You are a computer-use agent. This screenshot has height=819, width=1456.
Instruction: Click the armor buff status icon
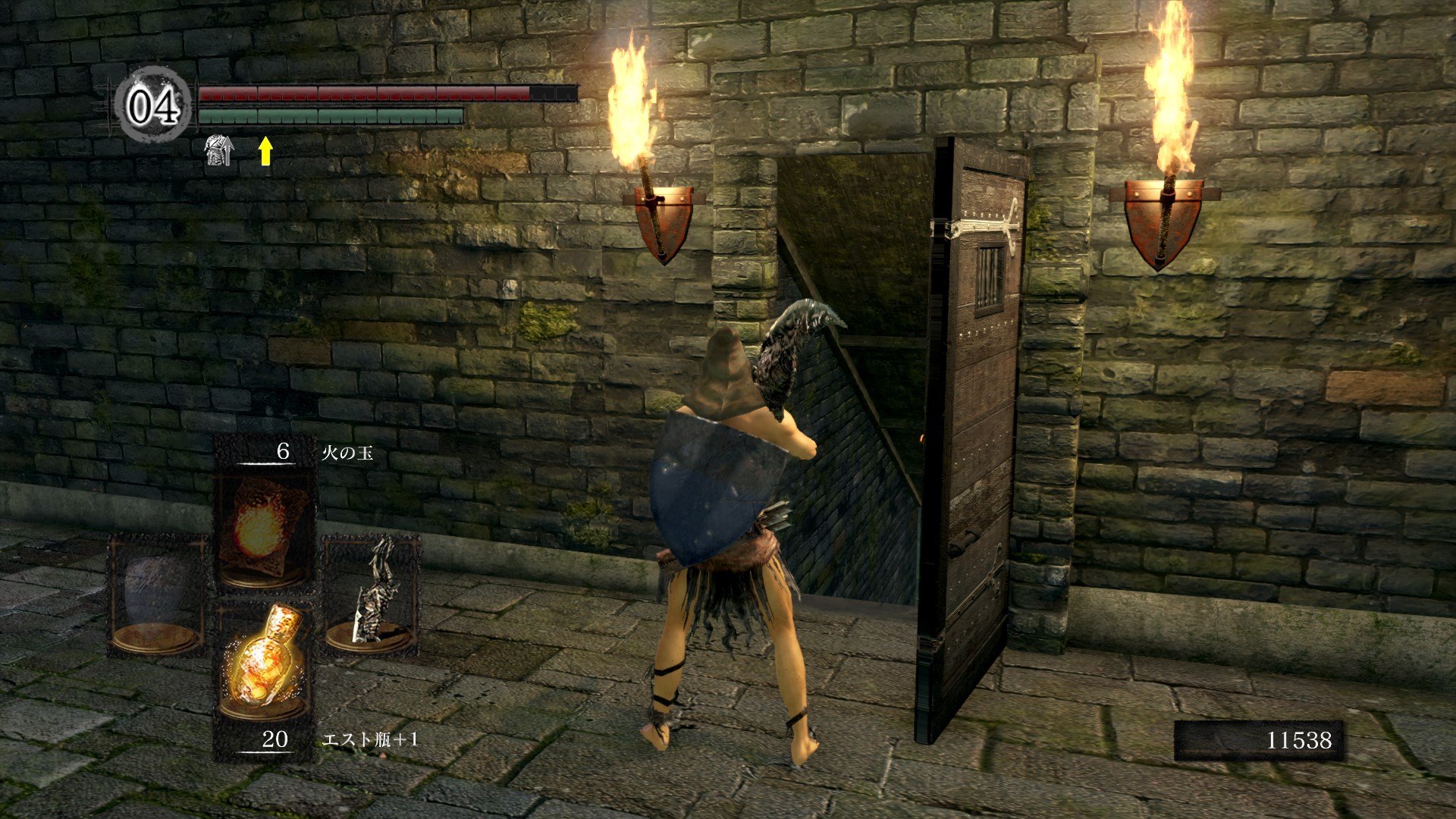click(220, 151)
